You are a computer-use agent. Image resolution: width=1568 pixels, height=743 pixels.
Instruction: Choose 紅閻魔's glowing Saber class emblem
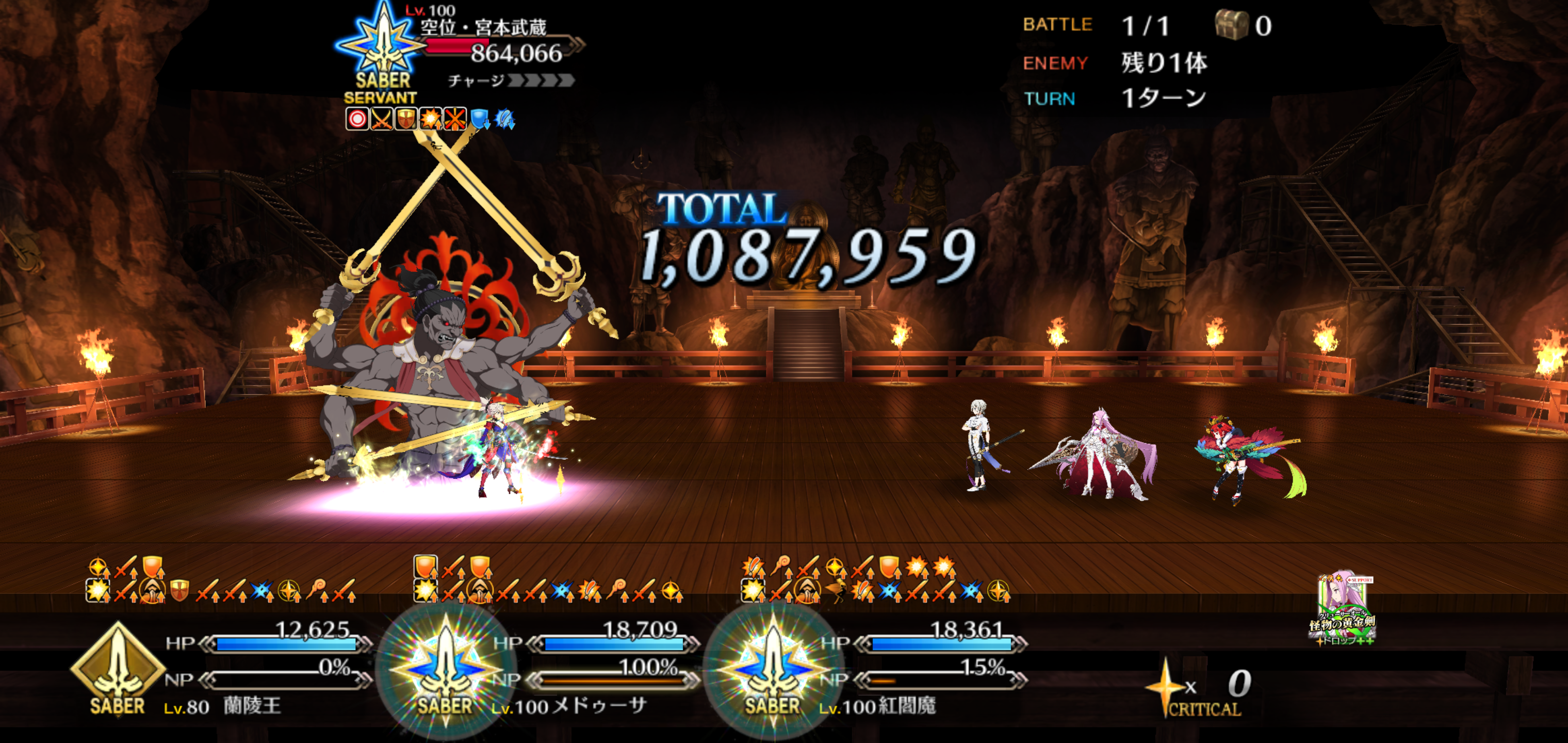point(773,670)
